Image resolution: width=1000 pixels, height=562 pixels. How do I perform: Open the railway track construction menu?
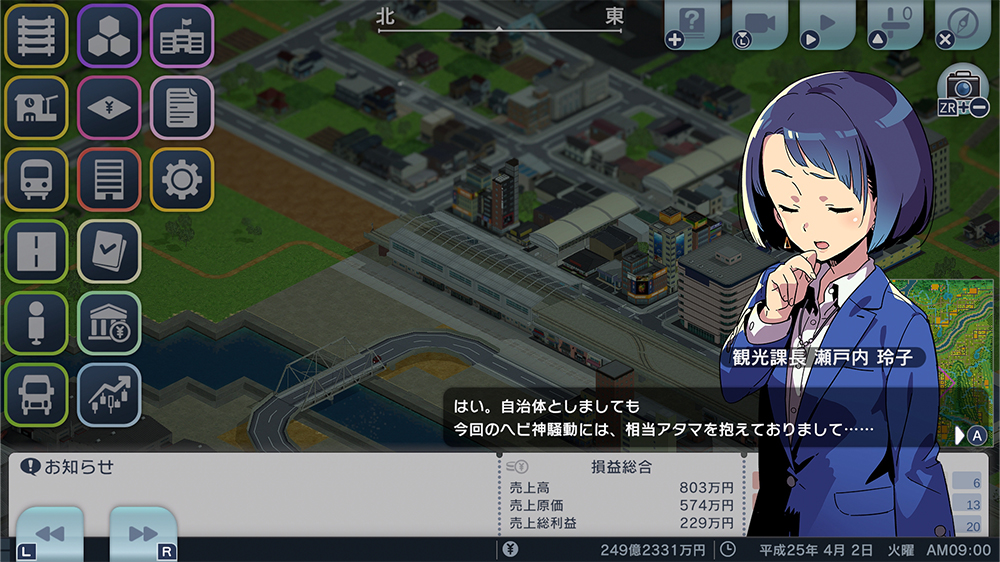click(36, 36)
